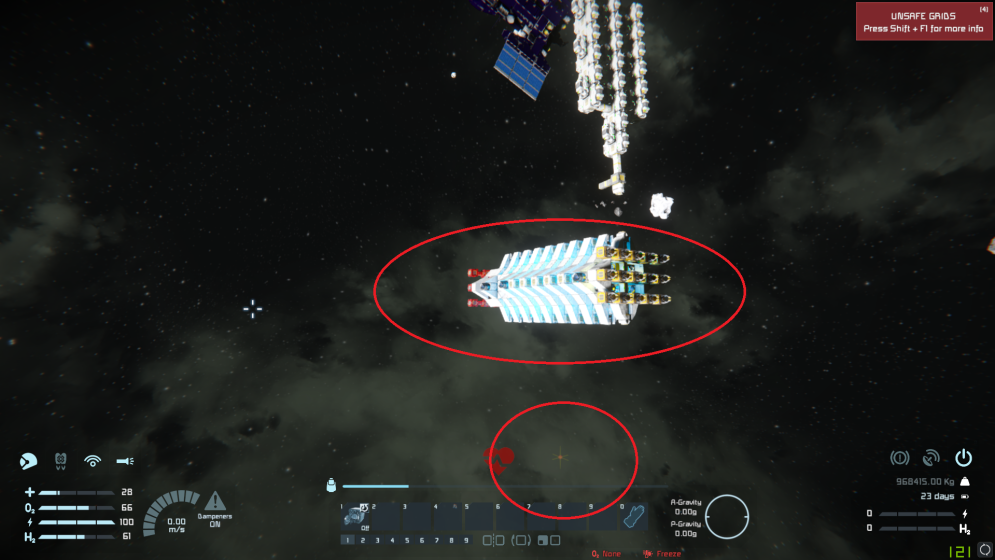995x560 pixels.
Task: Select the hand slot in the hotbar
Action: (x=633, y=517)
